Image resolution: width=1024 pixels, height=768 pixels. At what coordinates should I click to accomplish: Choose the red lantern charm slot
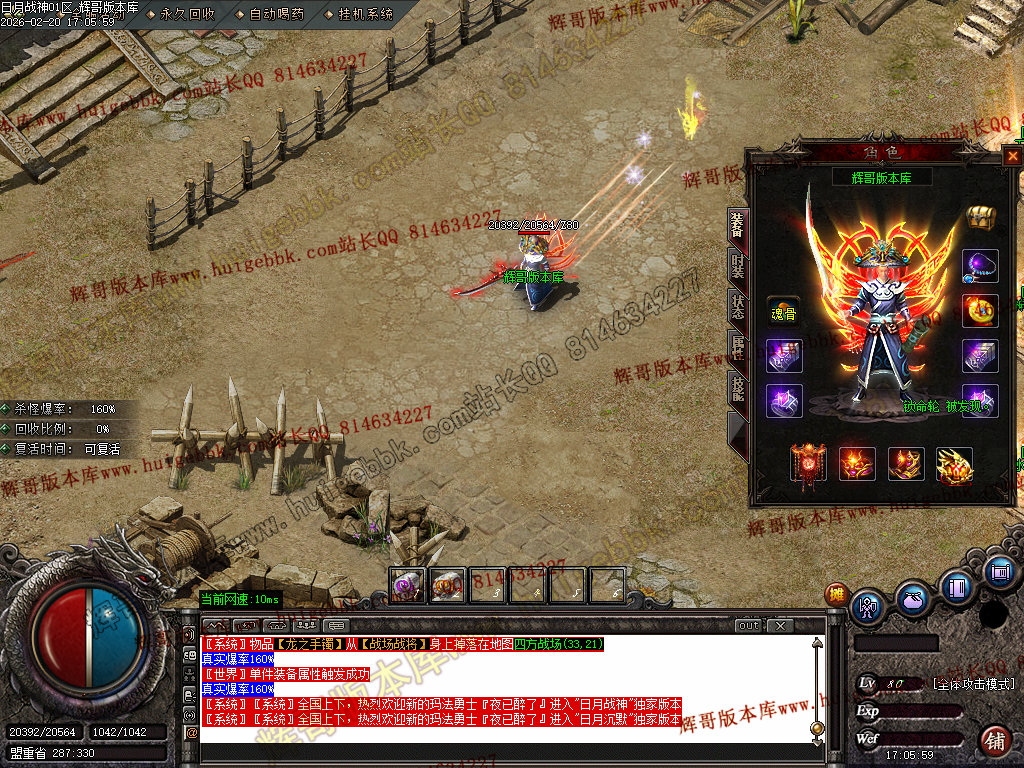[x=807, y=464]
